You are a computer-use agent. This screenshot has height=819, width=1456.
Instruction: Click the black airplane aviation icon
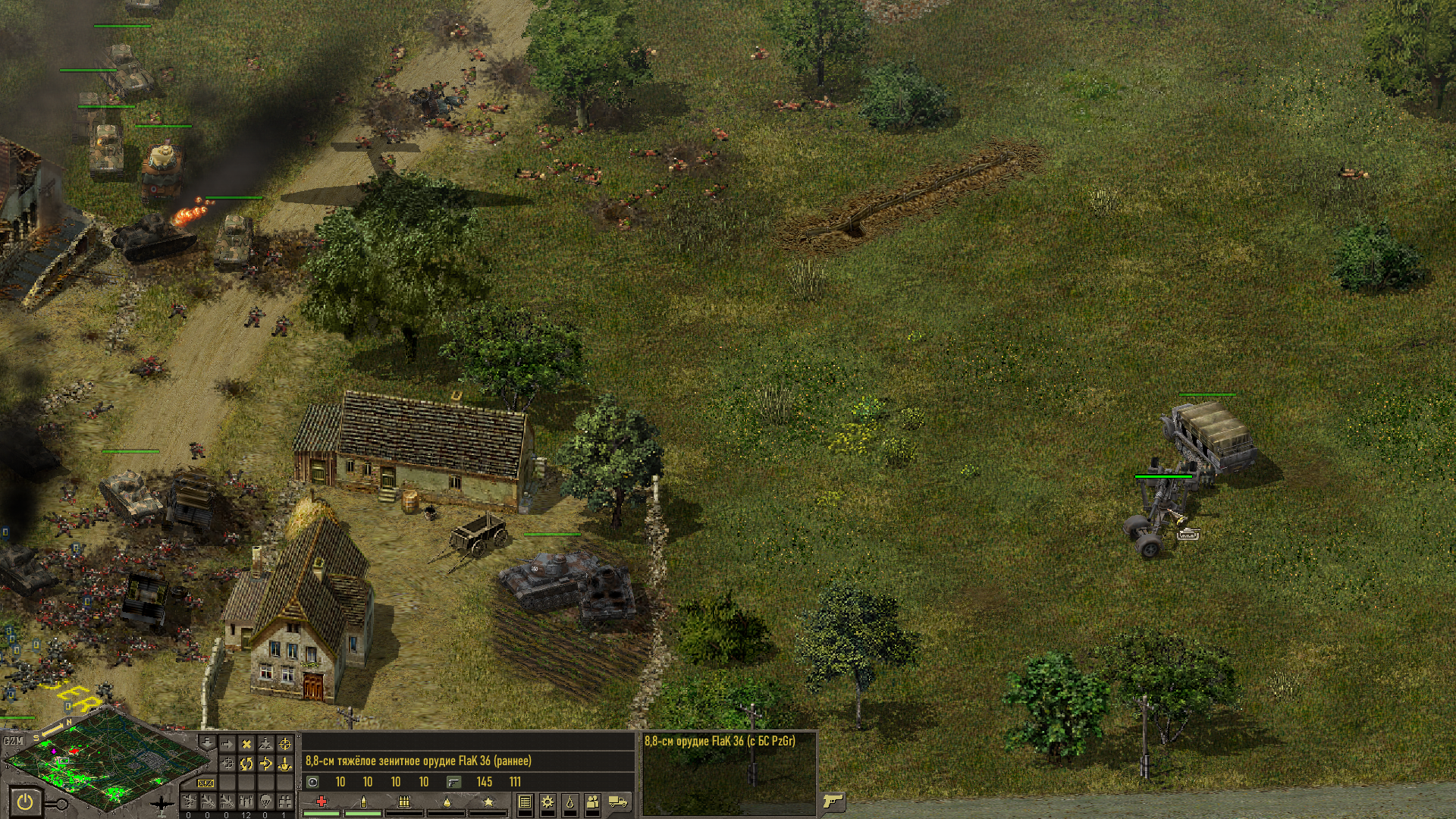point(162,804)
